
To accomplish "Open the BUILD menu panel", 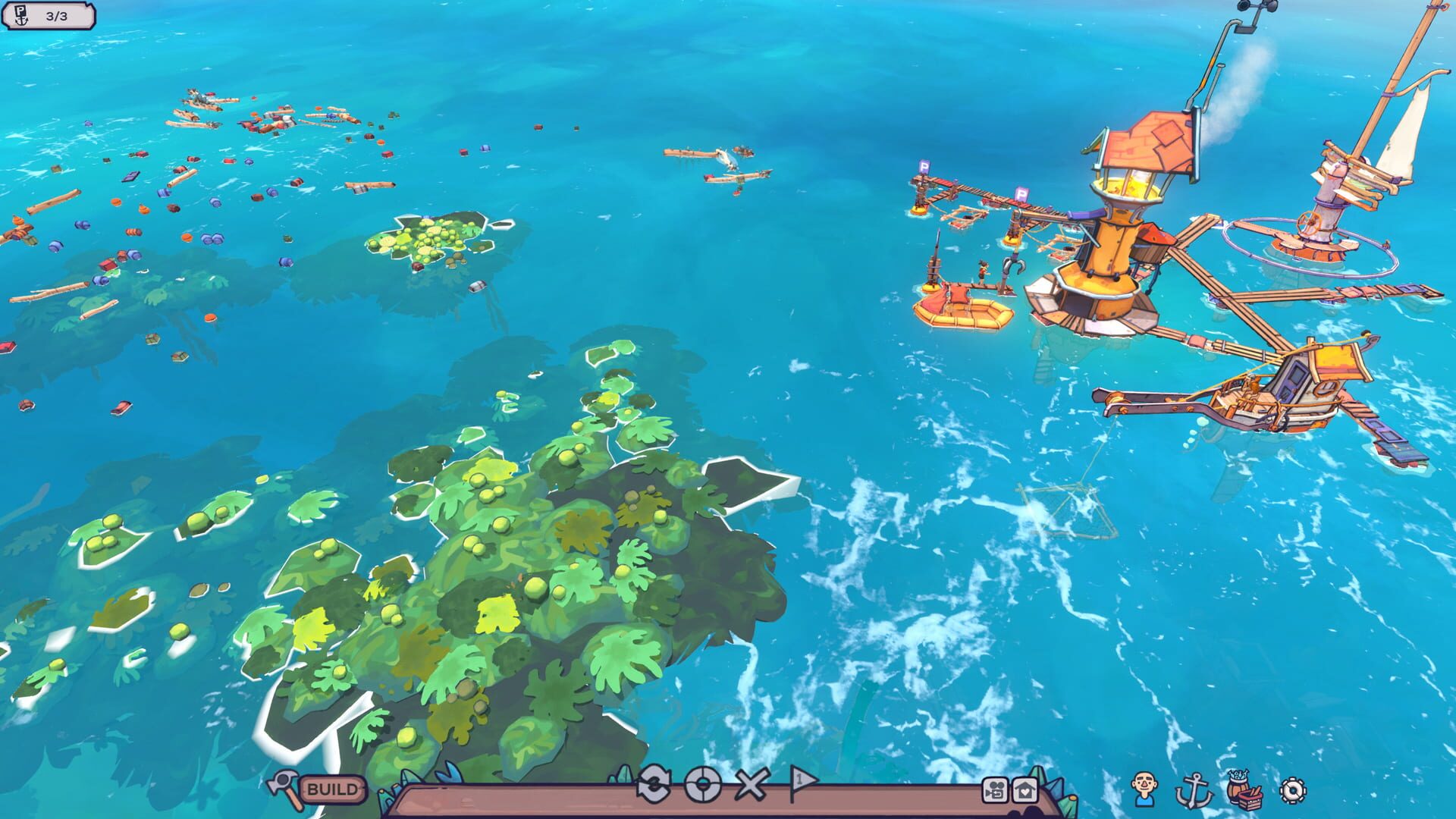I will [x=331, y=789].
